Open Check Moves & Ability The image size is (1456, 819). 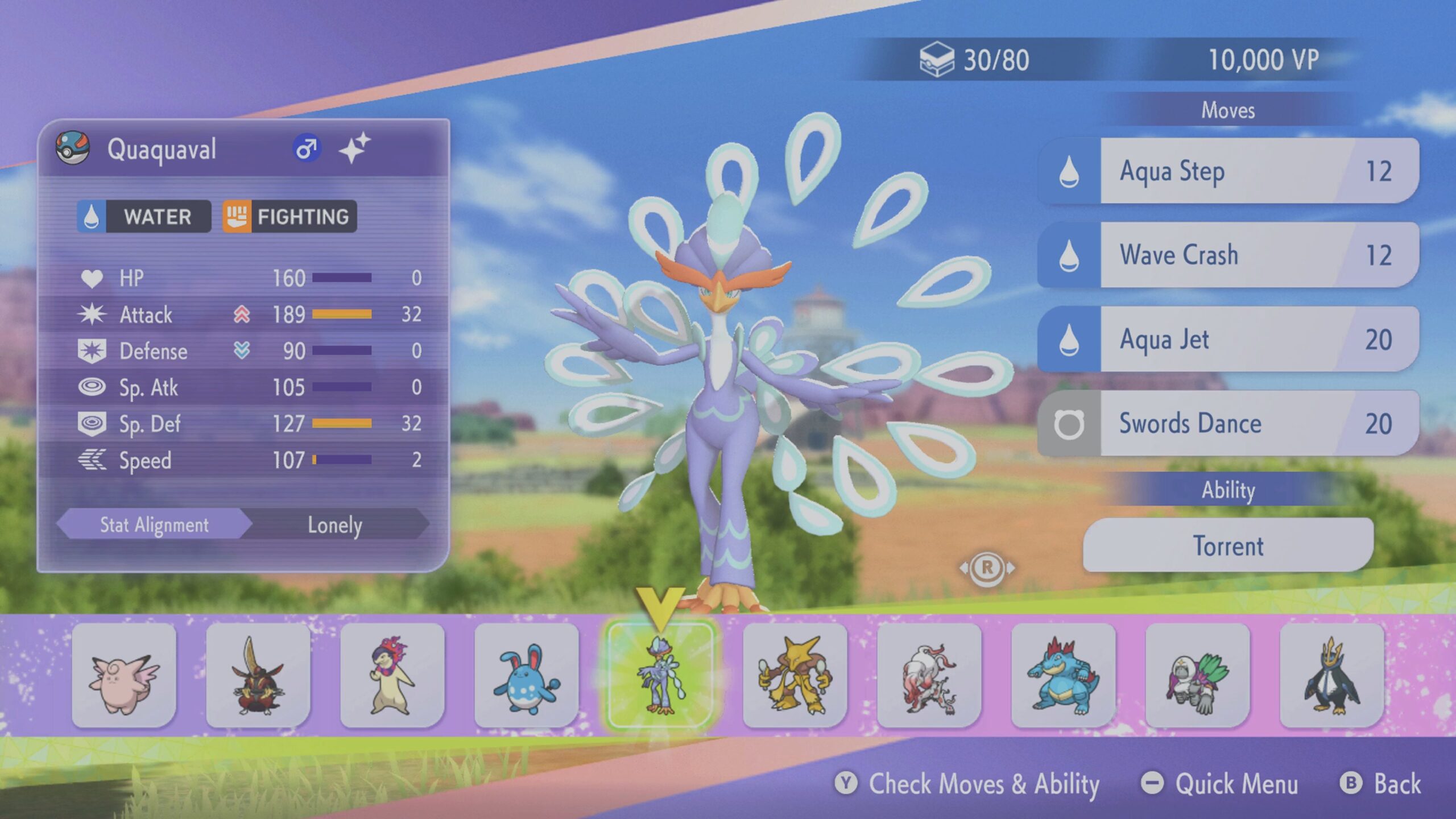click(967, 784)
